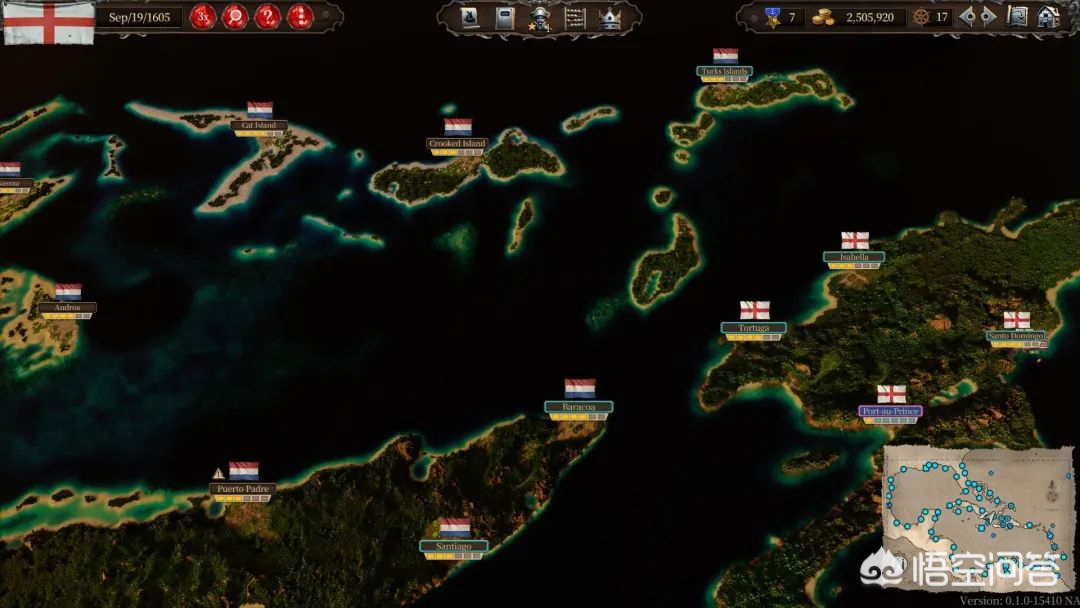This screenshot has width=1080, height=608.
Task: Select the Puerto Padre town label
Action: click(x=243, y=489)
